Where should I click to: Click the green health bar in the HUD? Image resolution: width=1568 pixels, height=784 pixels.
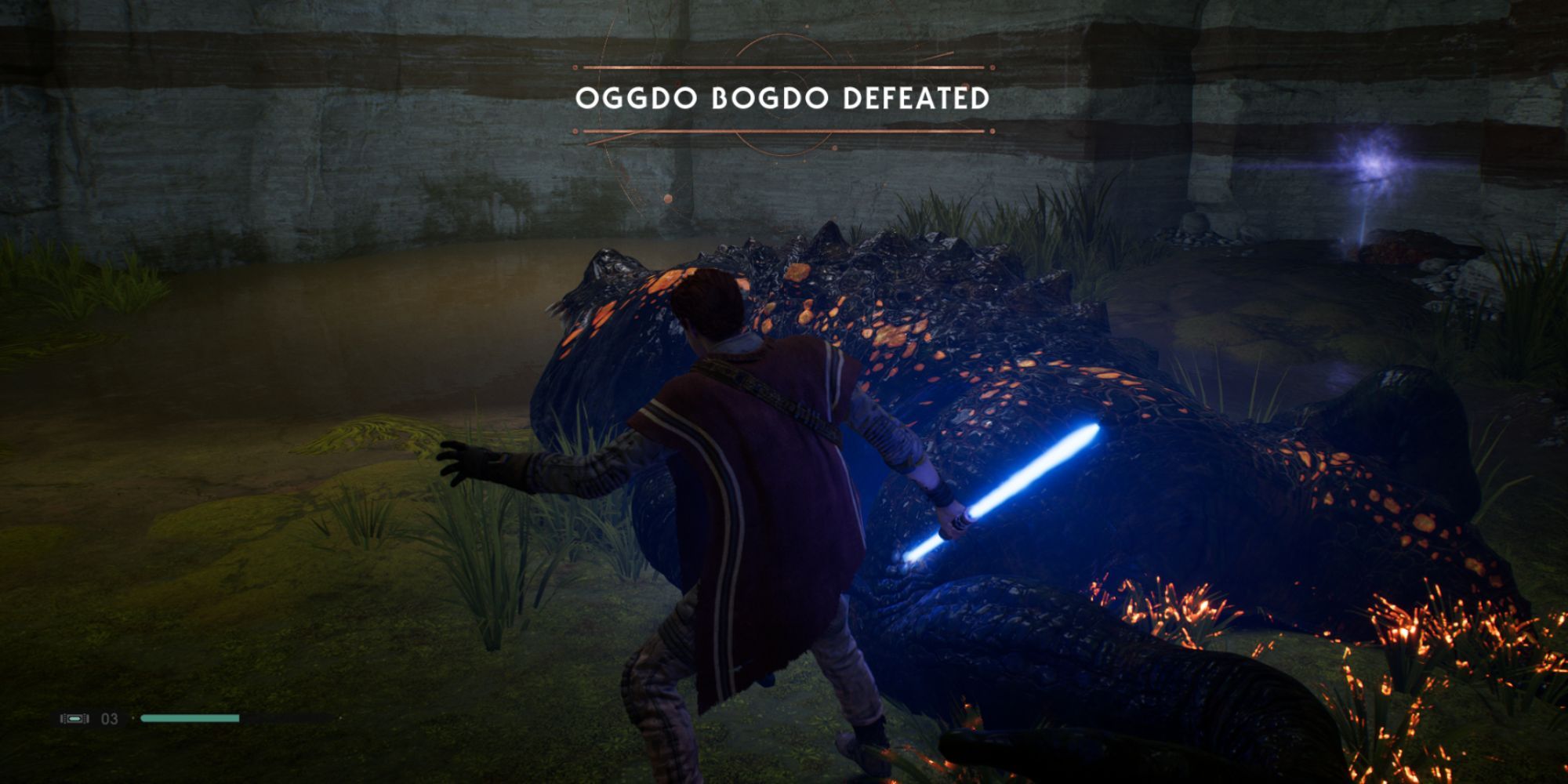(x=192, y=717)
